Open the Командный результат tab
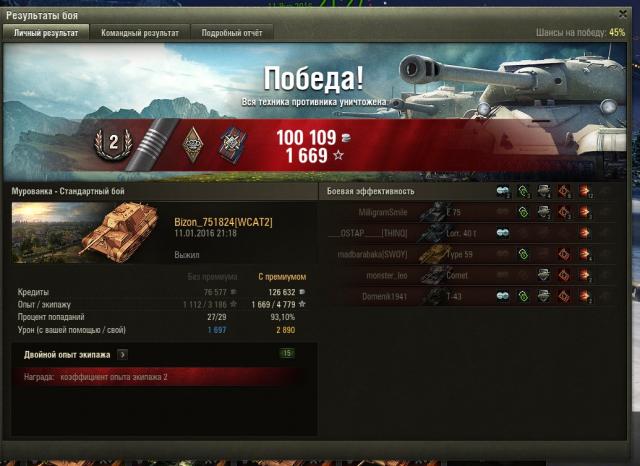Viewport: 640px width, 466px height. (140, 33)
